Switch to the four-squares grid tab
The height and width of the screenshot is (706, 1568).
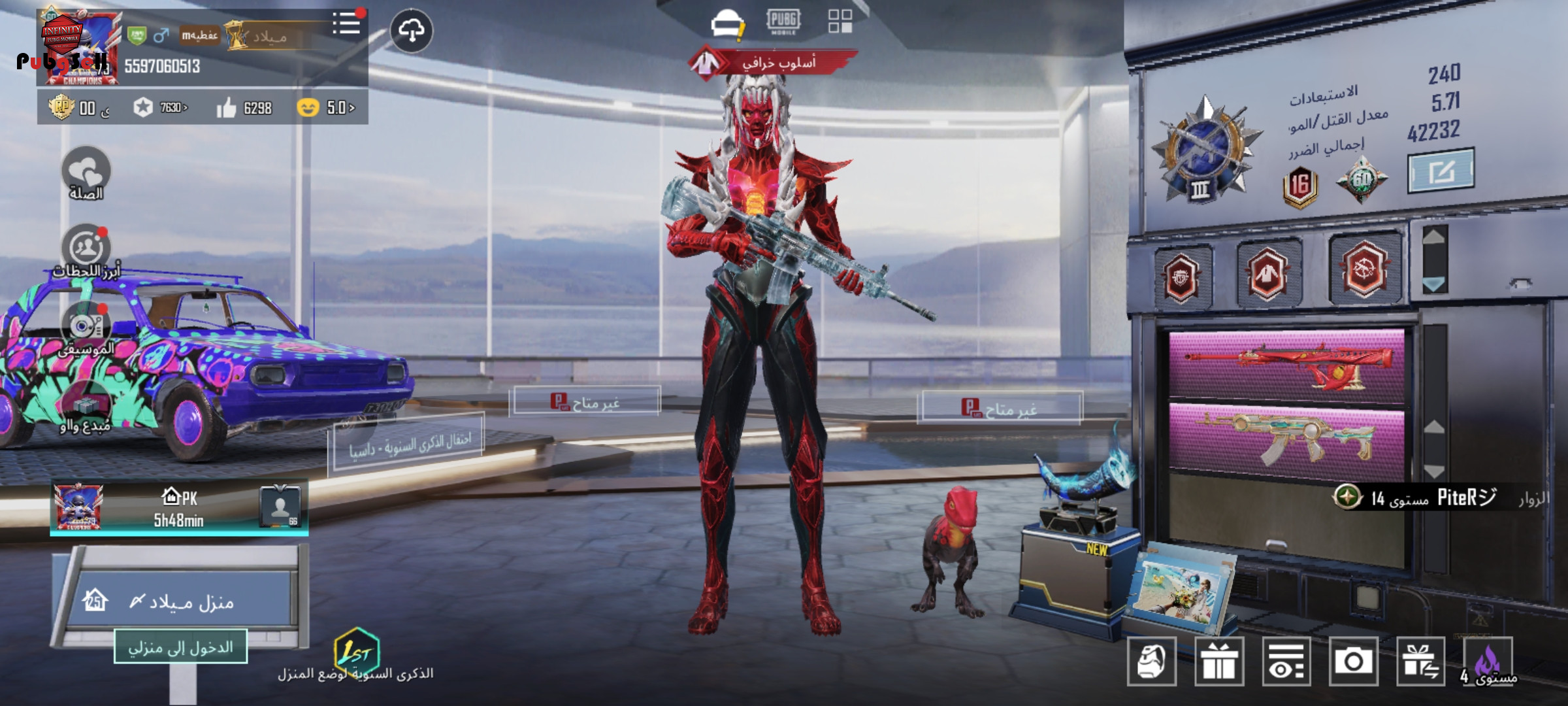[840, 21]
